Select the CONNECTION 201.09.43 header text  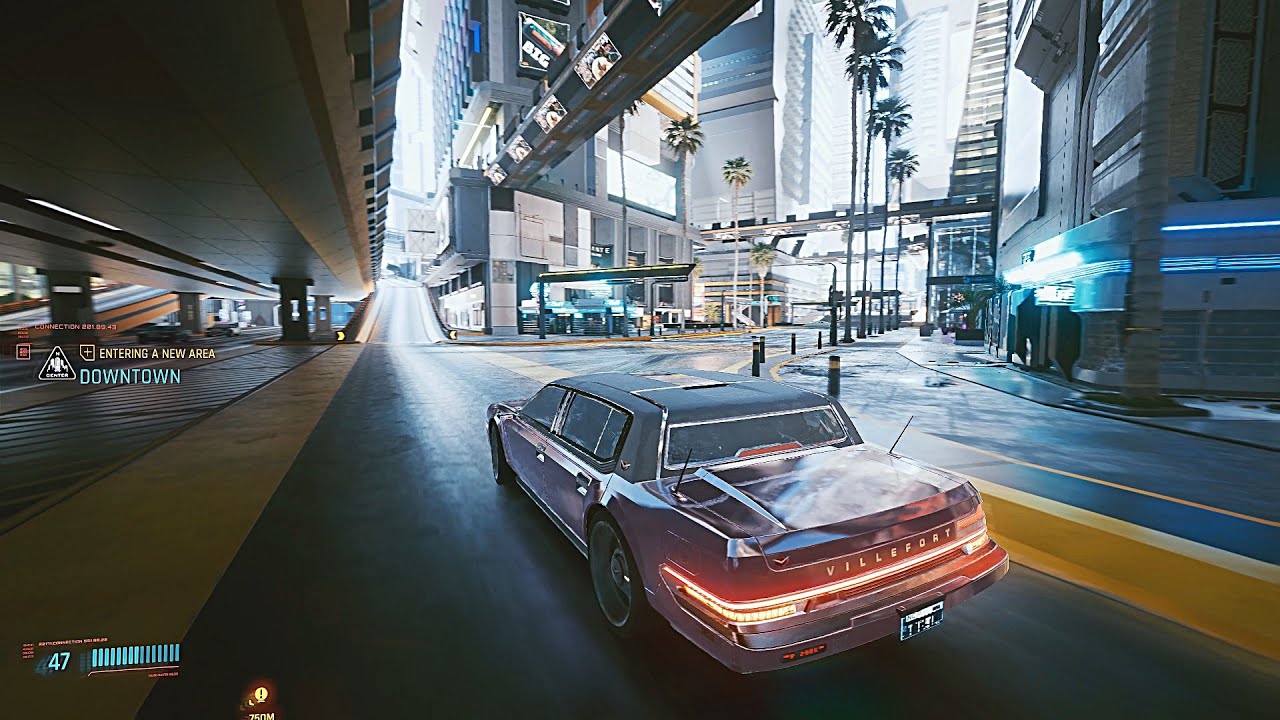pyautogui.click(x=75, y=326)
